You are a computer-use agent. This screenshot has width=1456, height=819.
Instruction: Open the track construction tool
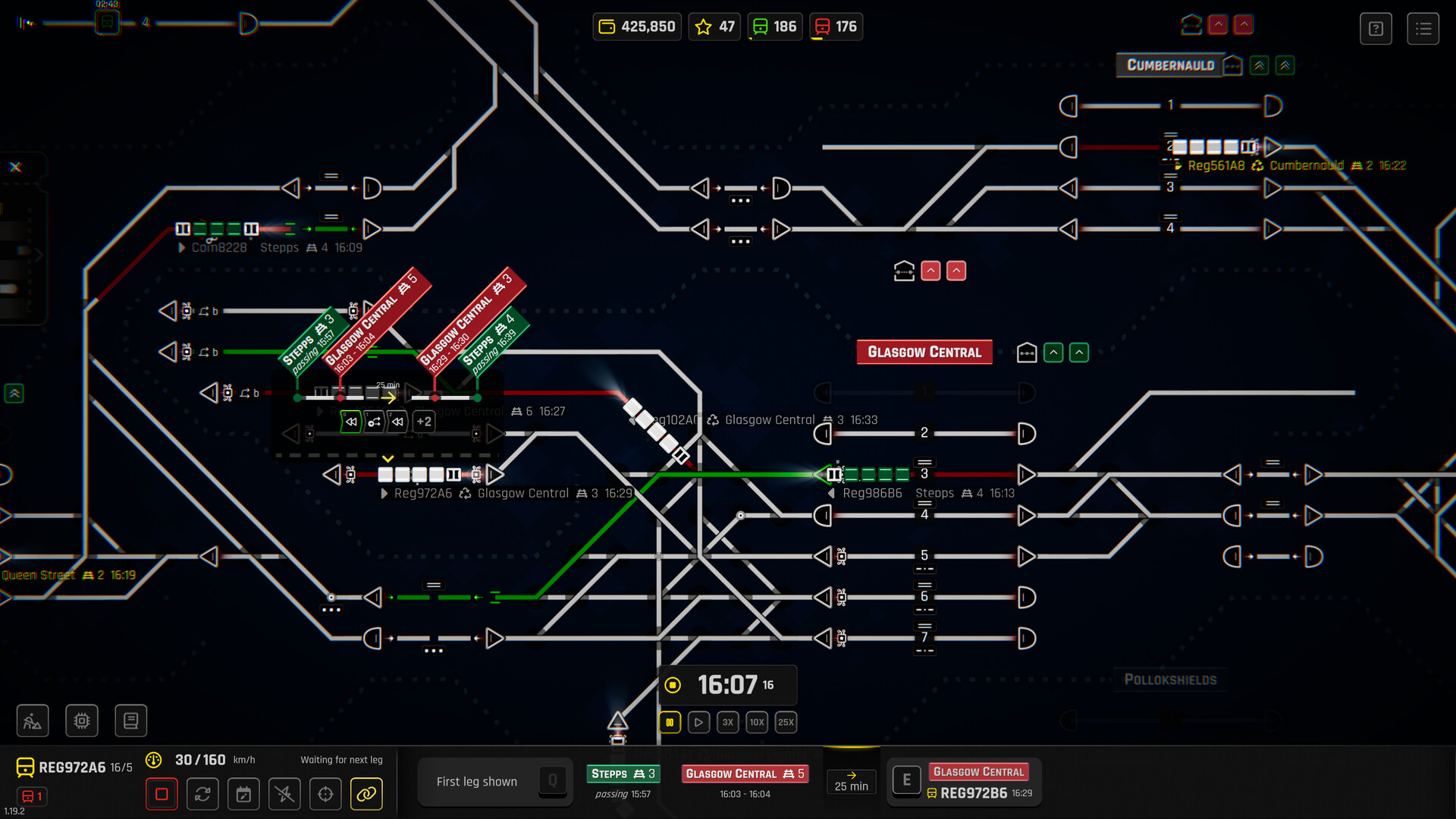33,720
